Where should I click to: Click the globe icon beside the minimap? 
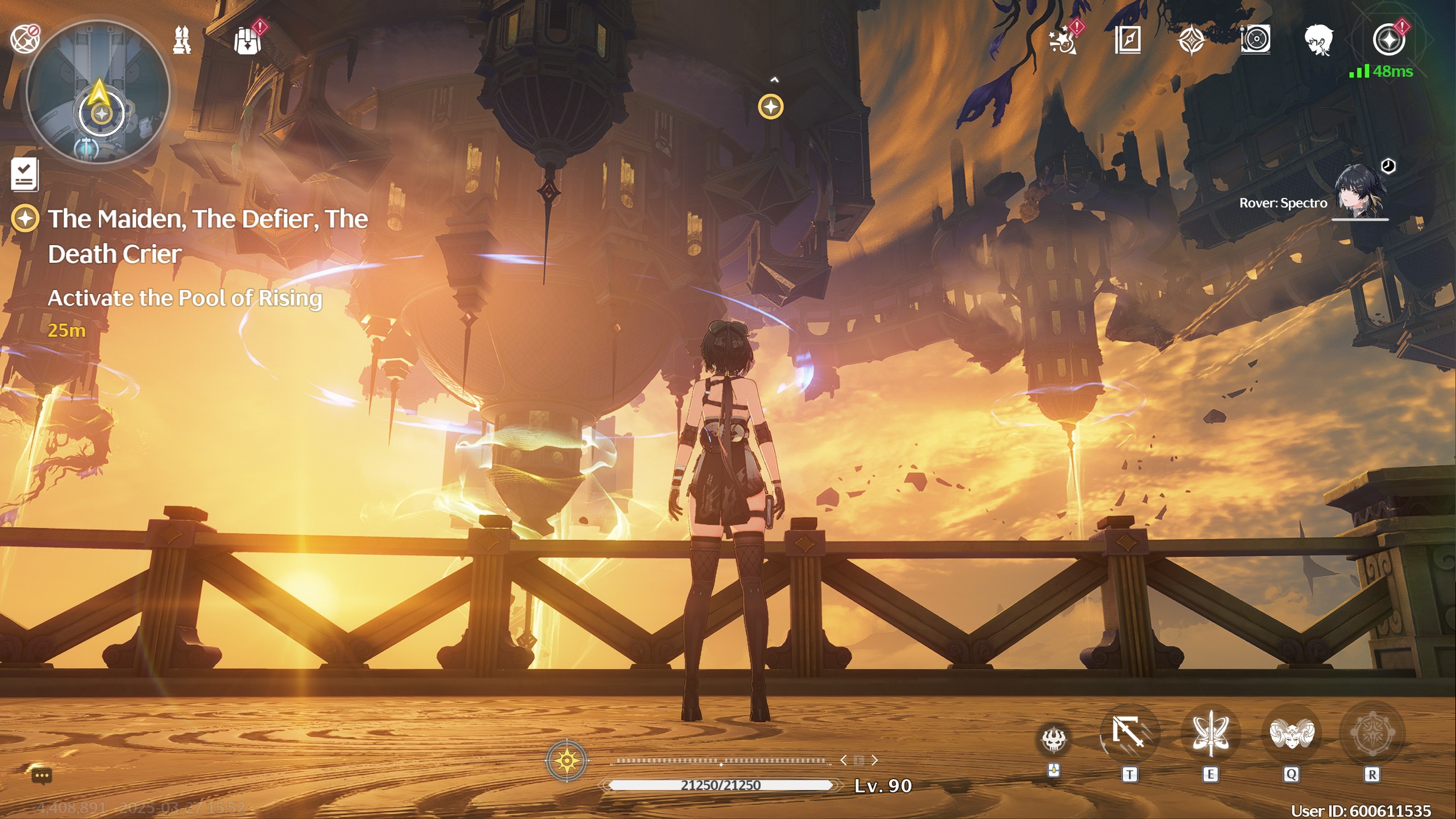[24, 39]
